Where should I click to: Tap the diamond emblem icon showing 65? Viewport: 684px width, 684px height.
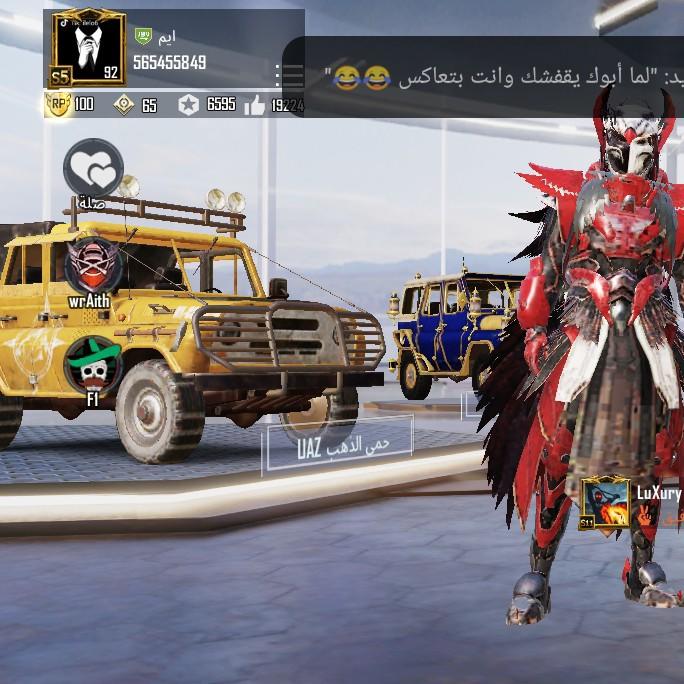pos(124,104)
